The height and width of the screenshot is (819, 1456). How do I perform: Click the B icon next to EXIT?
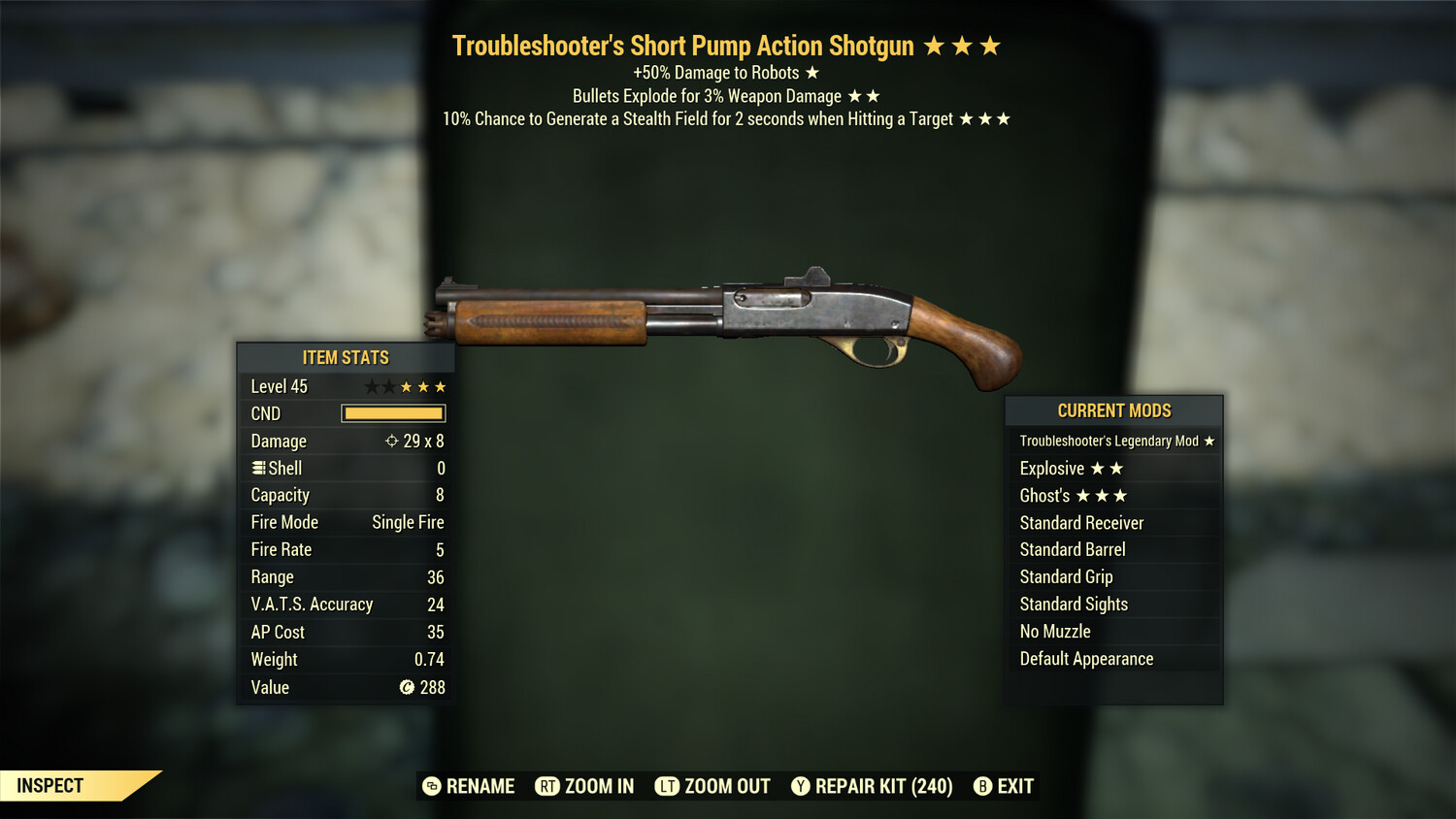click(x=982, y=786)
